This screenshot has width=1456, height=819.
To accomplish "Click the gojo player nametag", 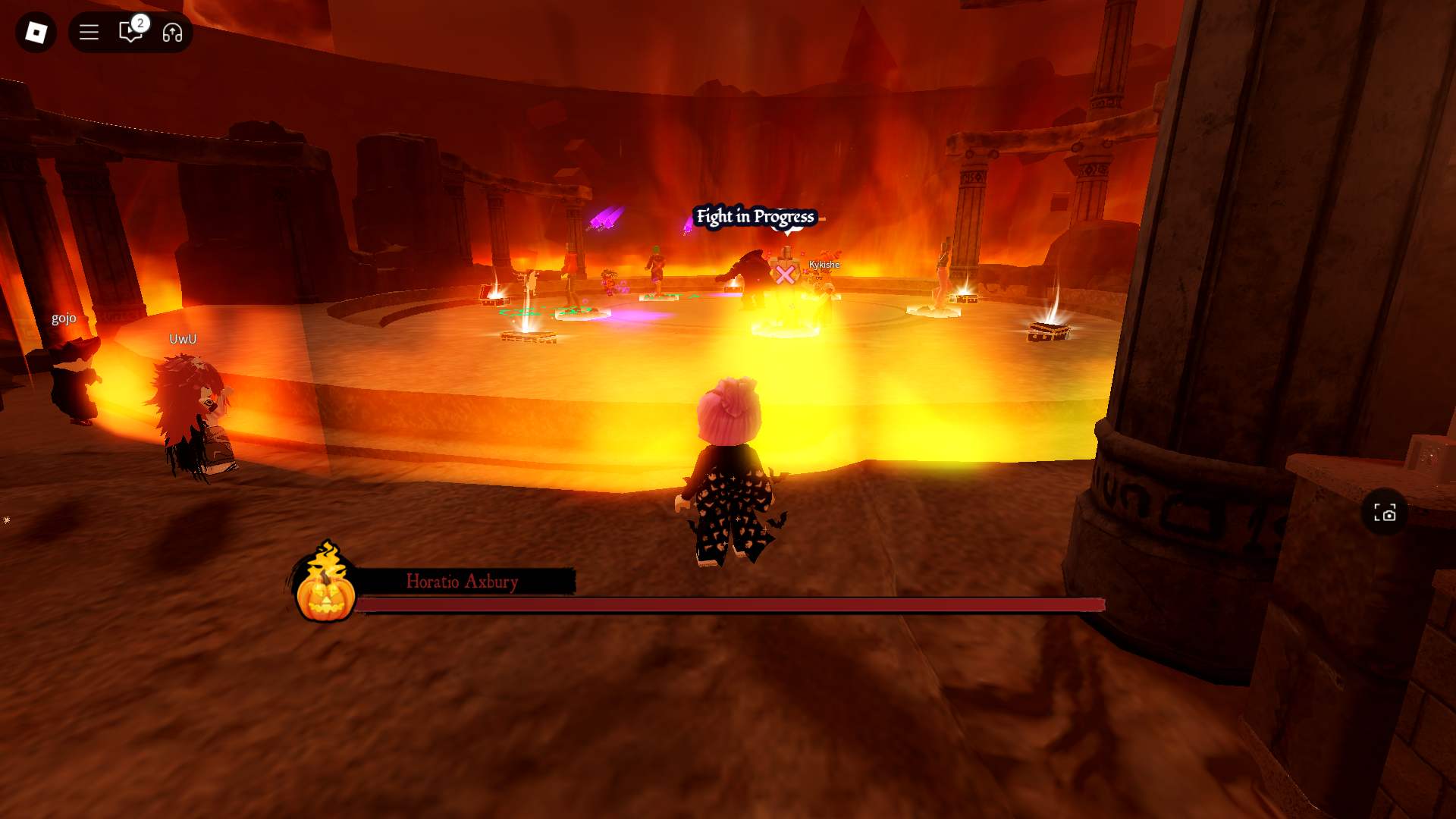I will point(64,318).
